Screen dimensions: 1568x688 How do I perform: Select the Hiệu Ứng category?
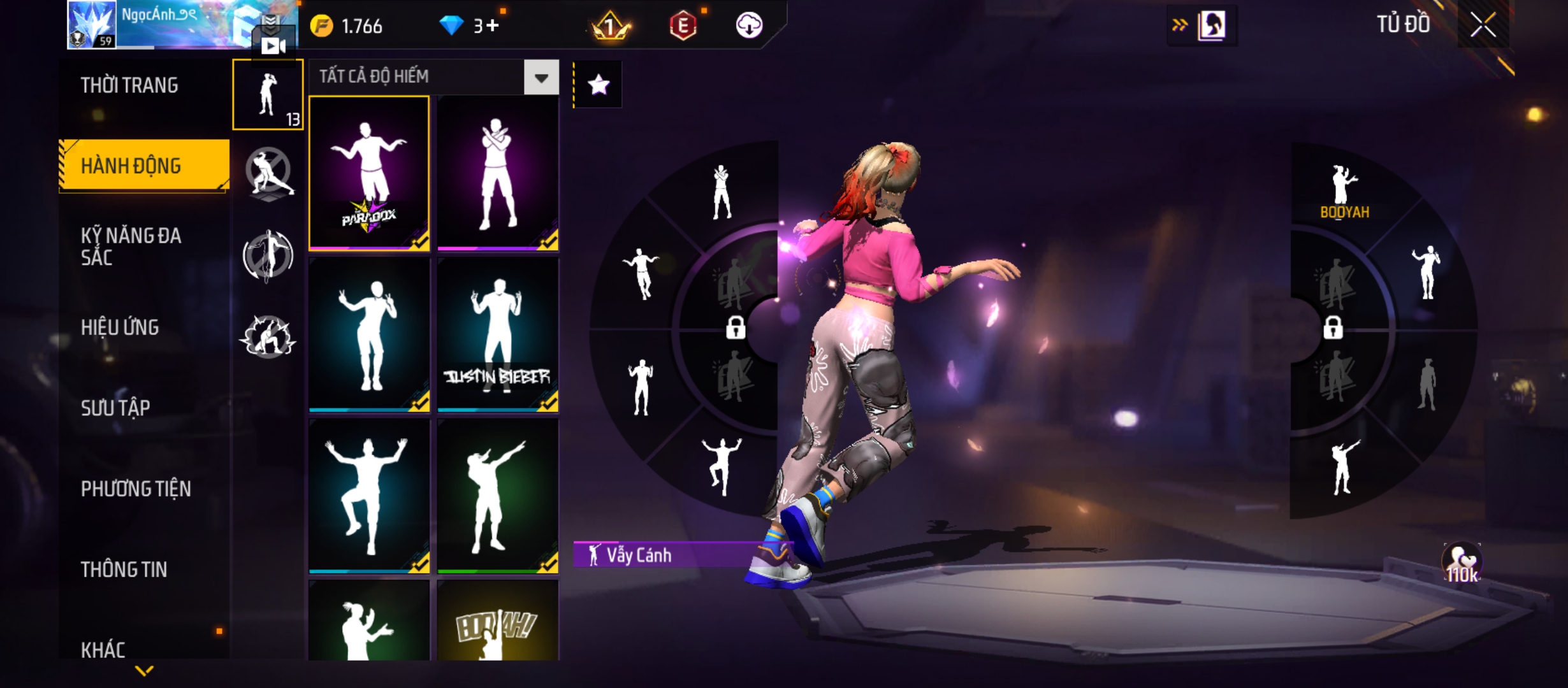point(120,327)
